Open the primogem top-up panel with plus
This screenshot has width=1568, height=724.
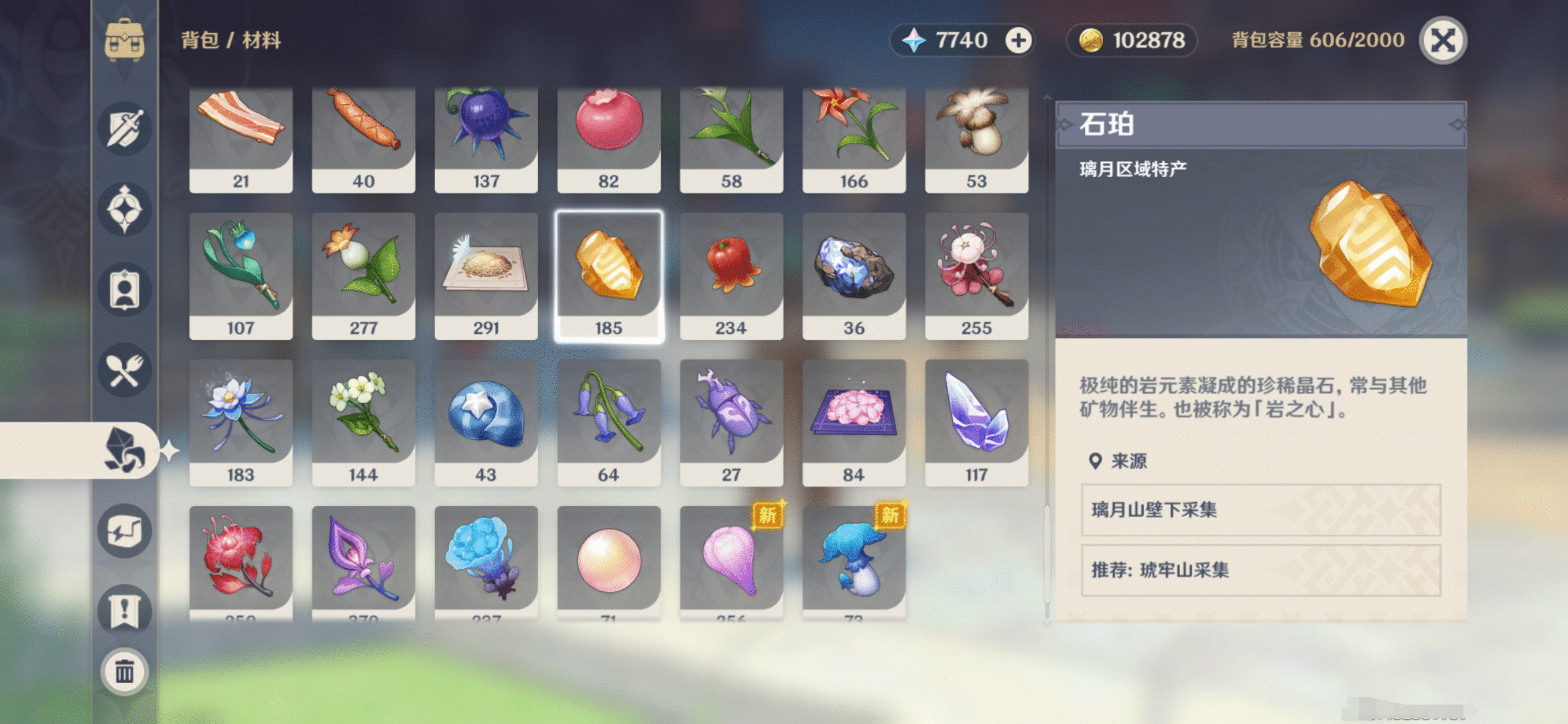(x=1018, y=40)
